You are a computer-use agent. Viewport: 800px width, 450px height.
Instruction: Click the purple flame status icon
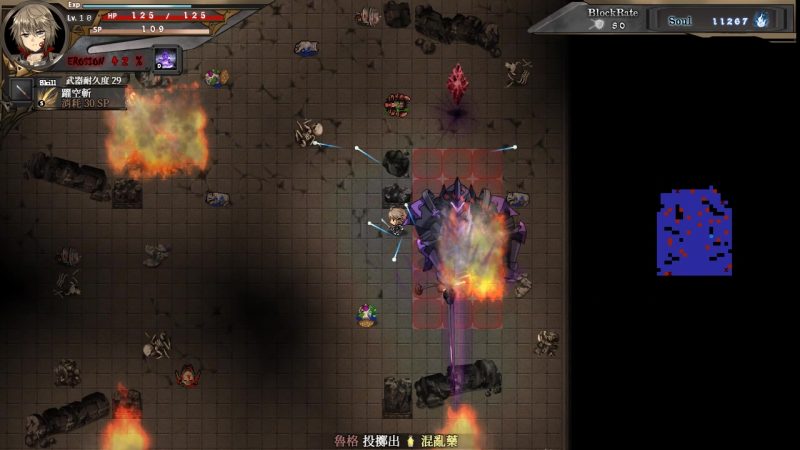[165, 58]
